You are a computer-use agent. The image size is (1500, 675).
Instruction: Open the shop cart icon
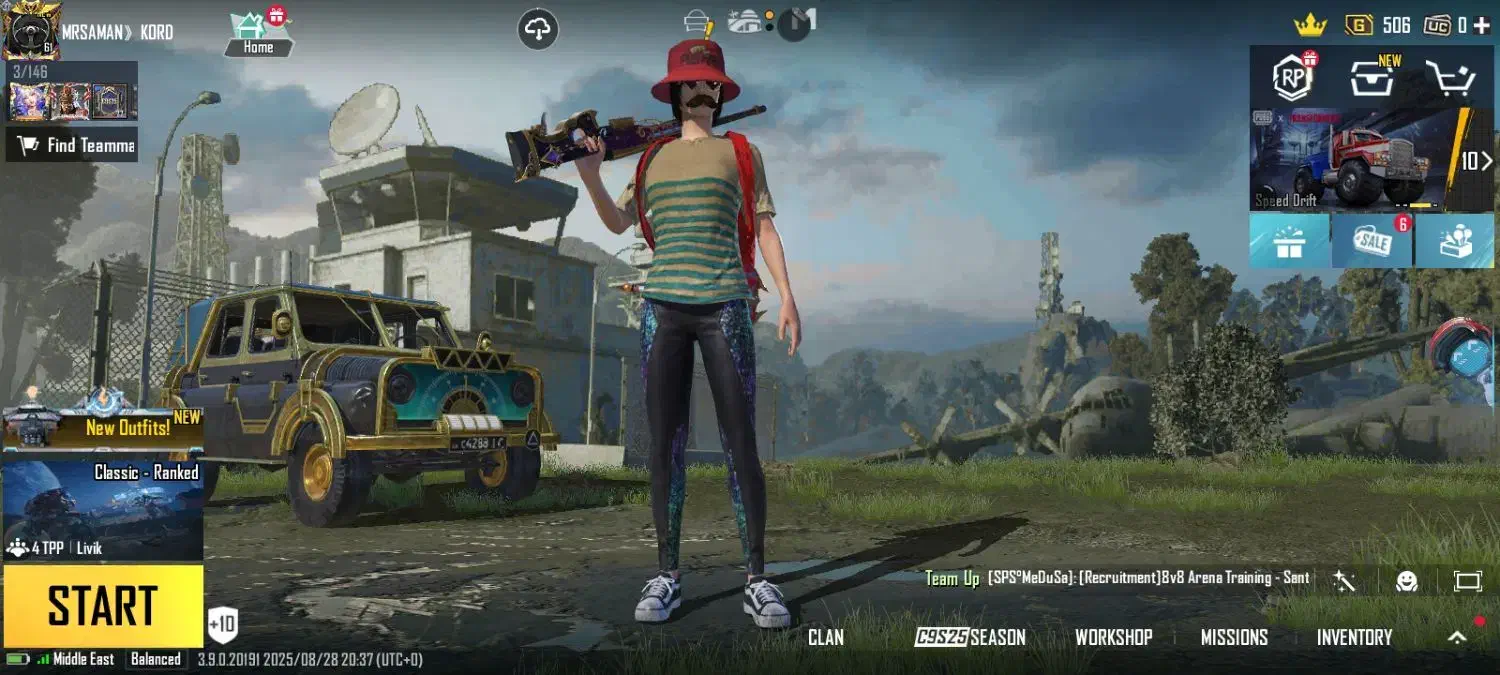[1450, 78]
